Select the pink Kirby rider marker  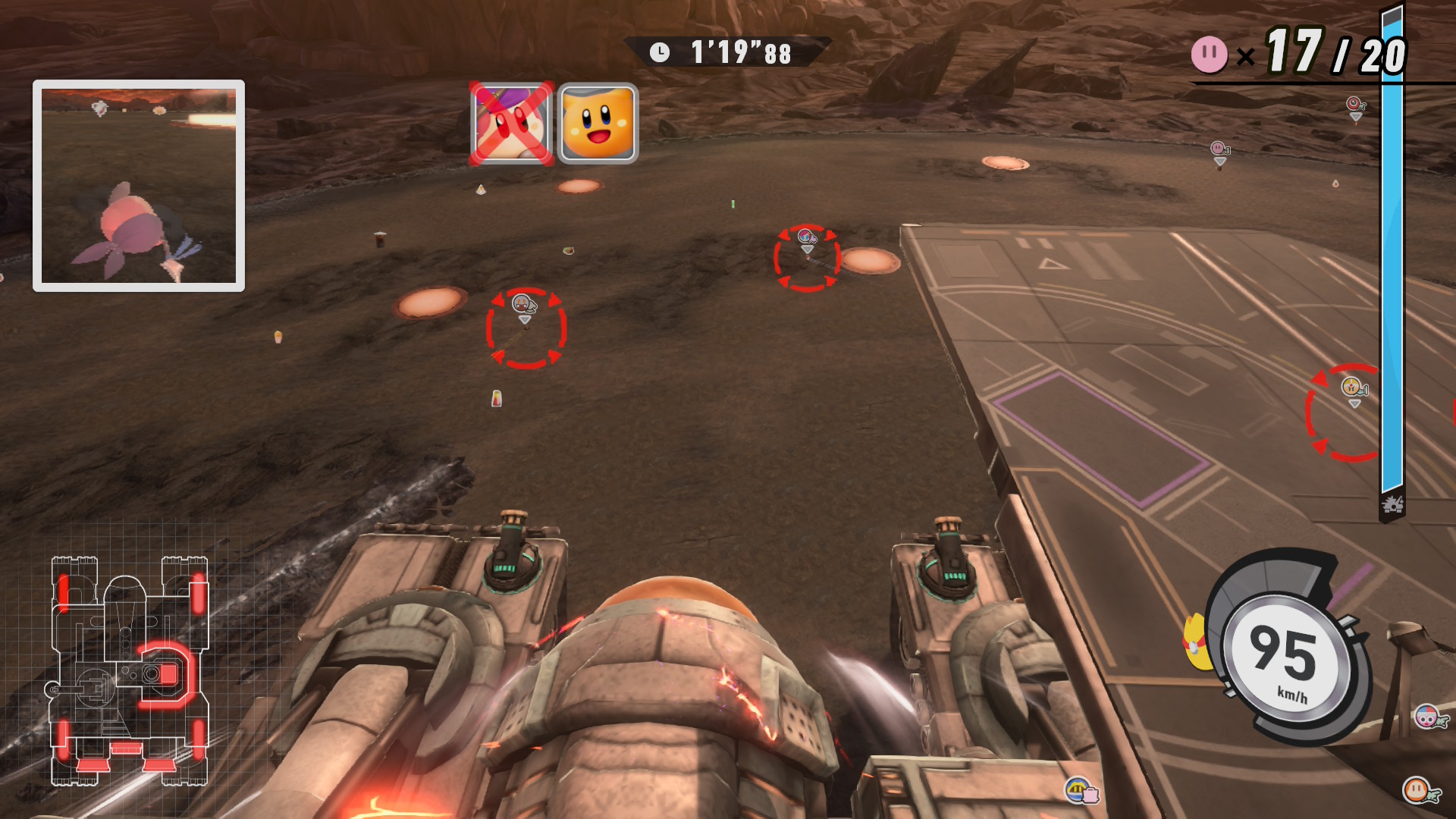[x=1219, y=149]
